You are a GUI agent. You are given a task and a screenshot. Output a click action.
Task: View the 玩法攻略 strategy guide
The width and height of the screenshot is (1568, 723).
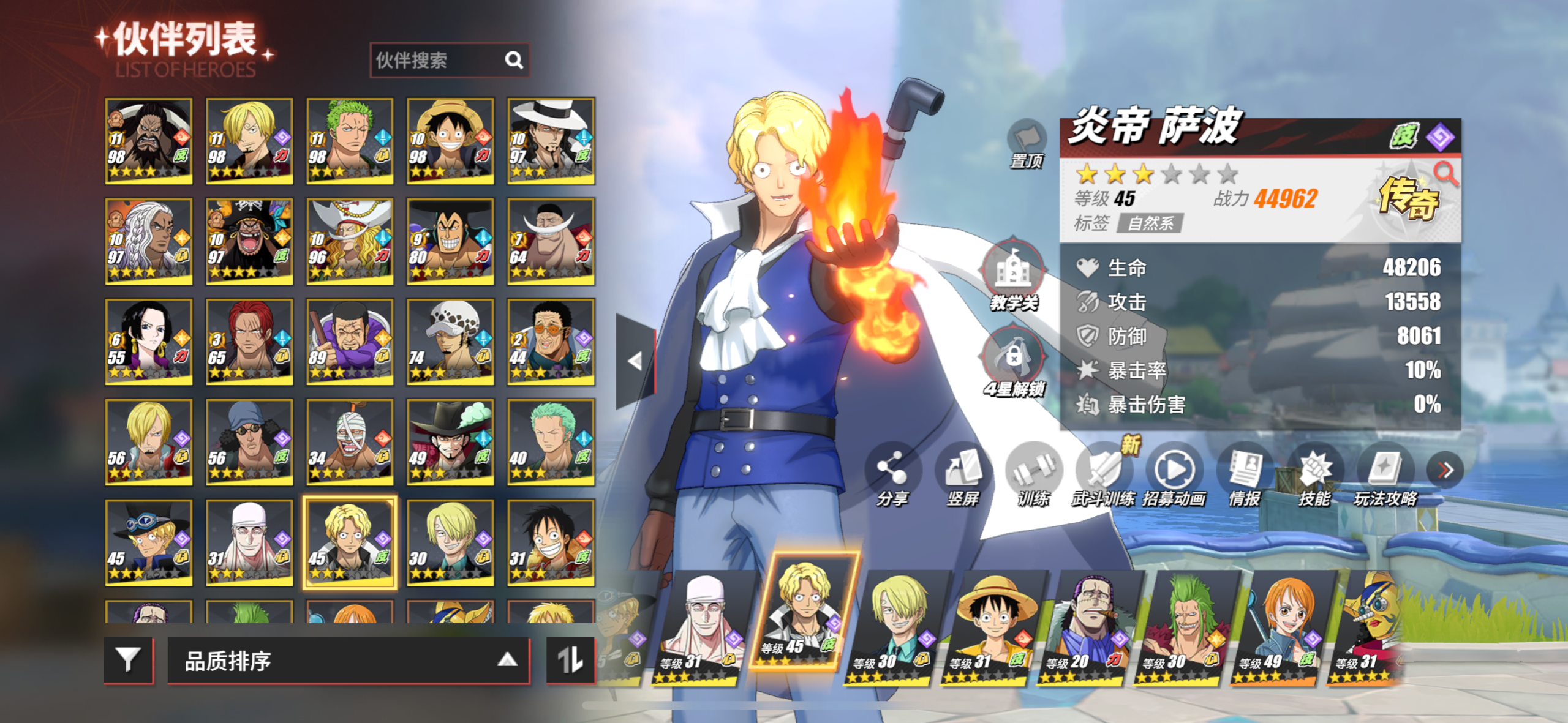pos(1385,475)
